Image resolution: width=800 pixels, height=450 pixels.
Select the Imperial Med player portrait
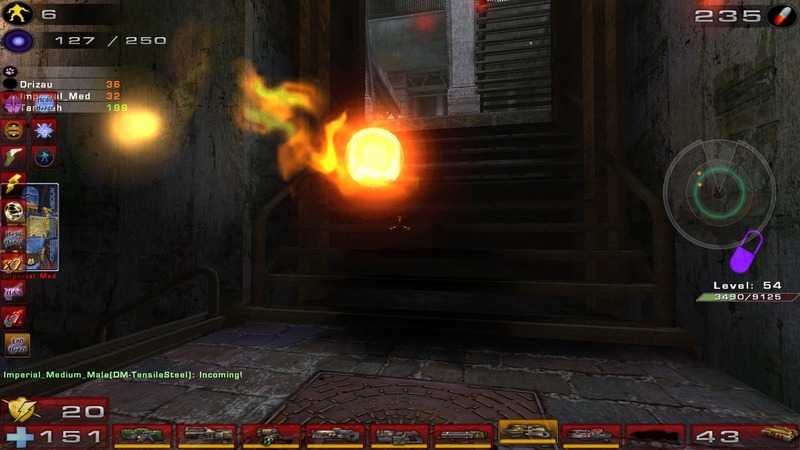42,226
